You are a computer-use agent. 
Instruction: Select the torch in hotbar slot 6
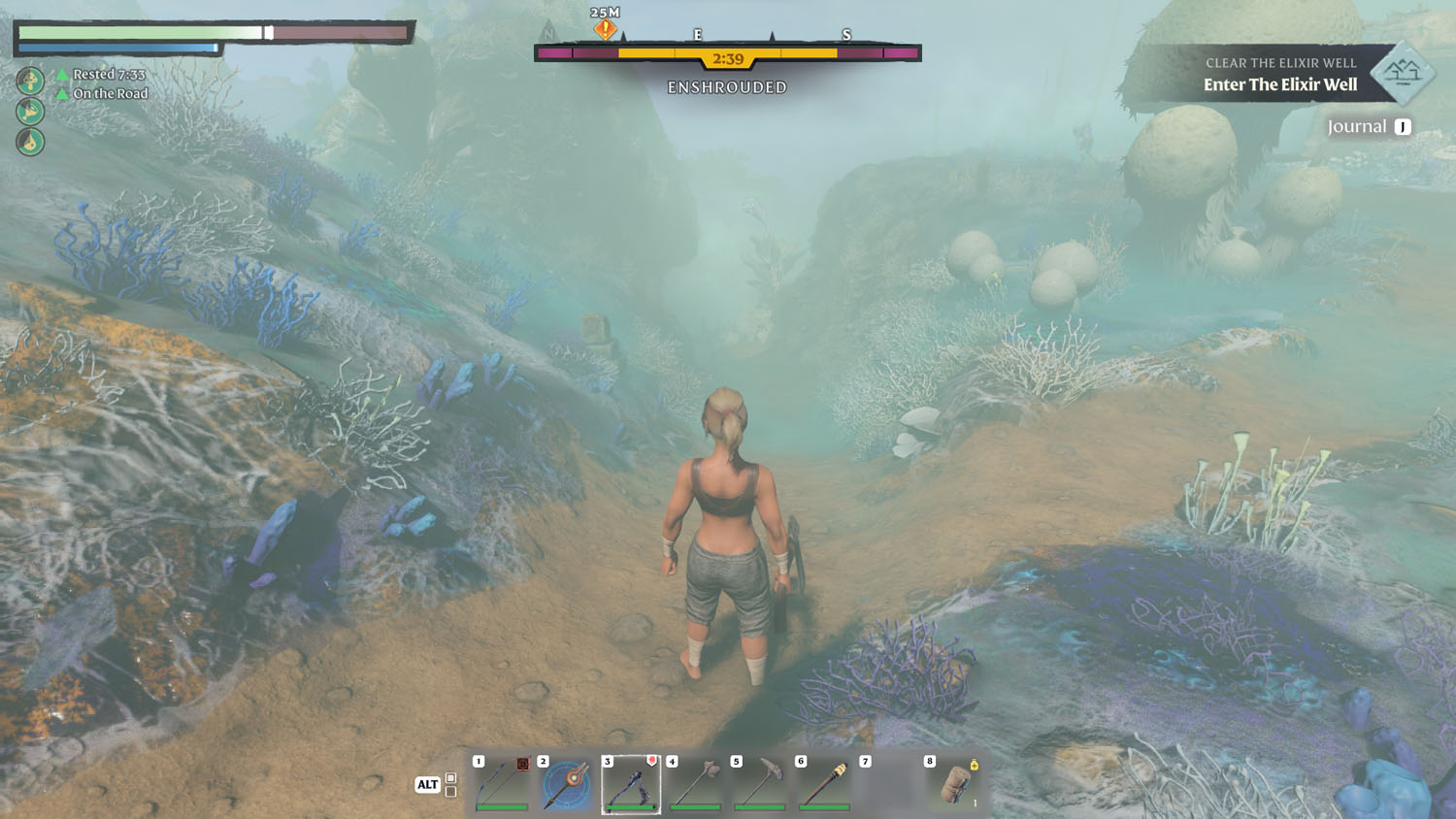click(x=825, y=784)
